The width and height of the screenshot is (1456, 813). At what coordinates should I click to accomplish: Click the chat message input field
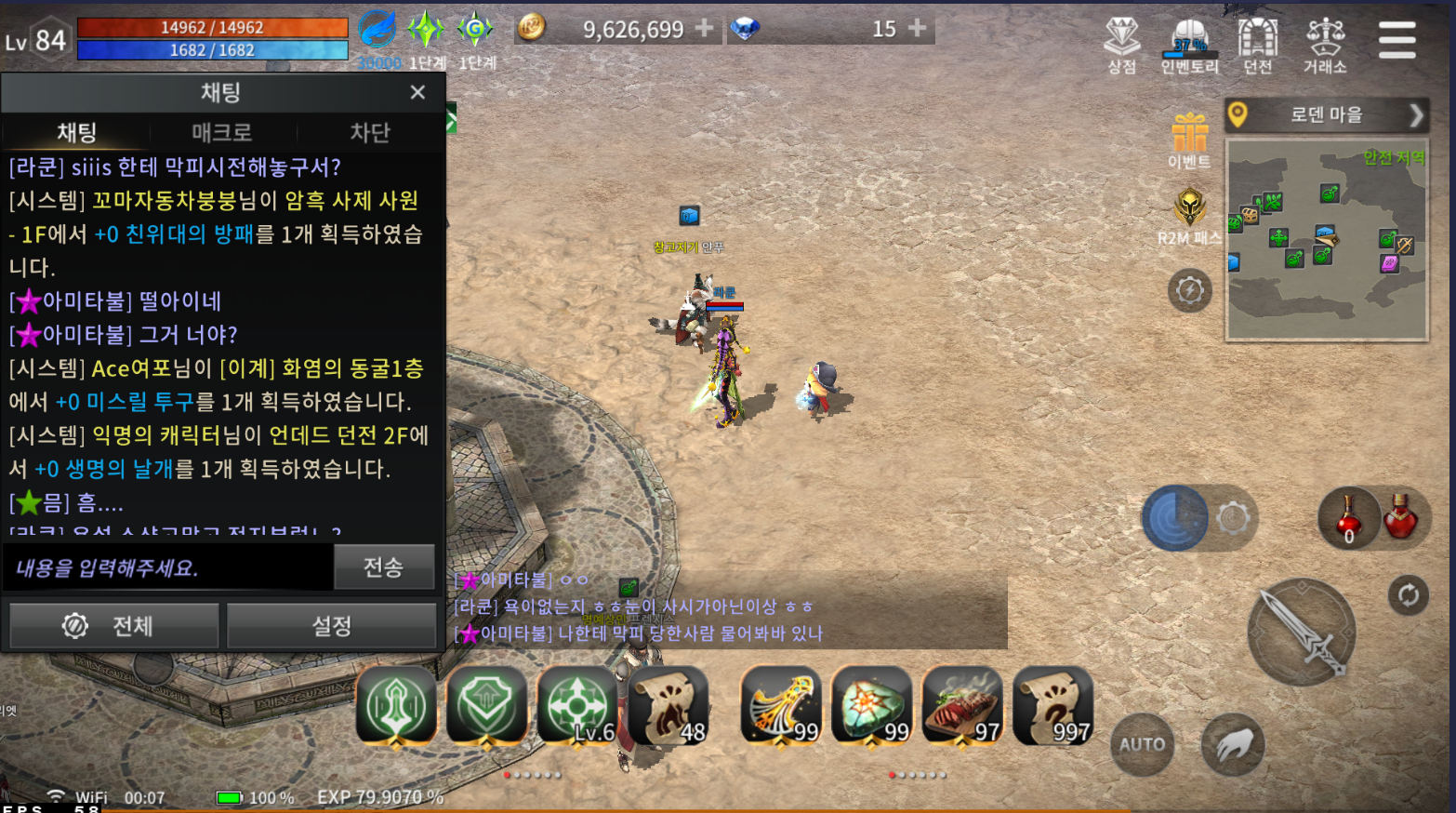(x=169, y=567)
